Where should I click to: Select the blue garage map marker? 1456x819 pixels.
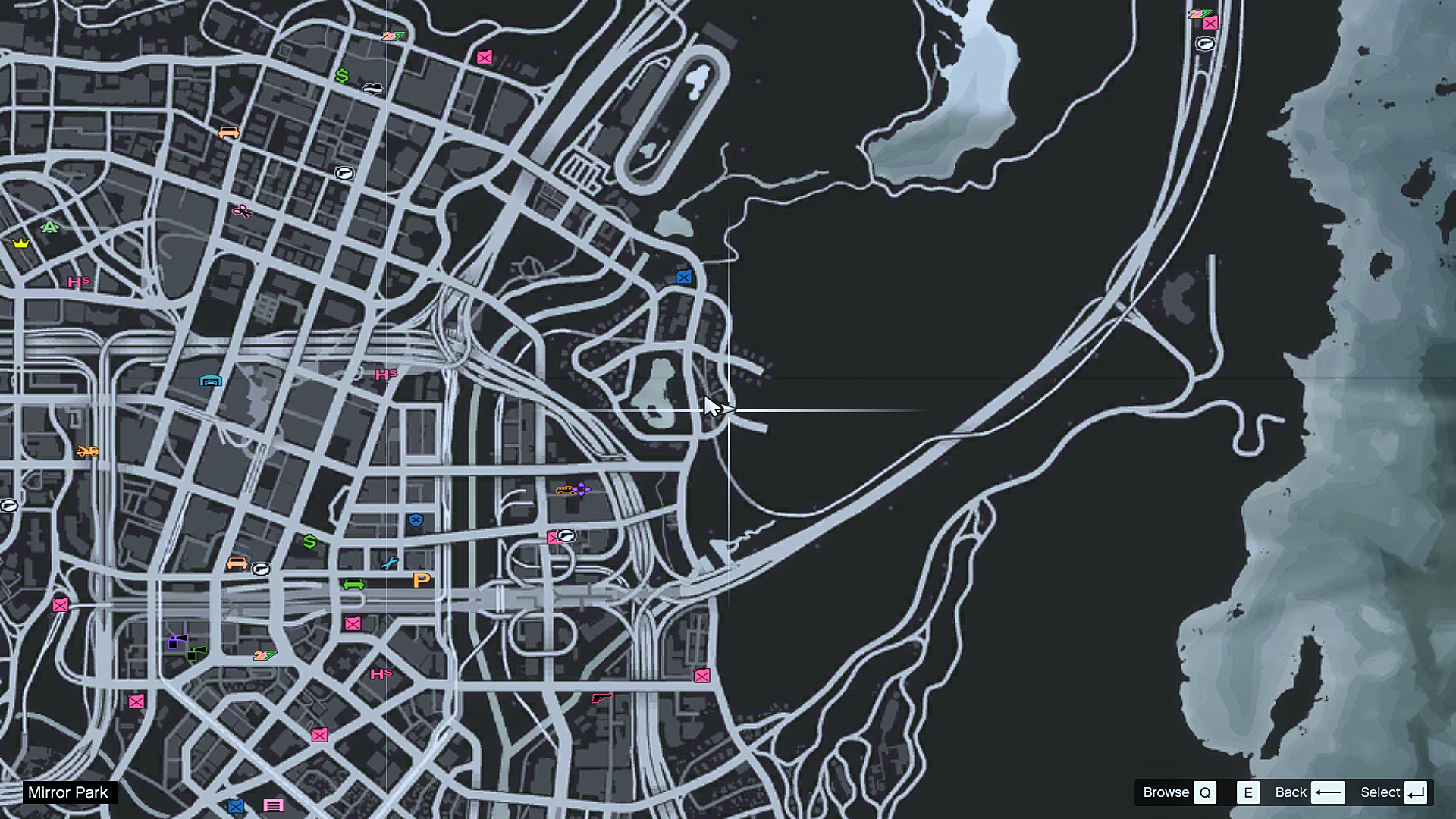211,380
